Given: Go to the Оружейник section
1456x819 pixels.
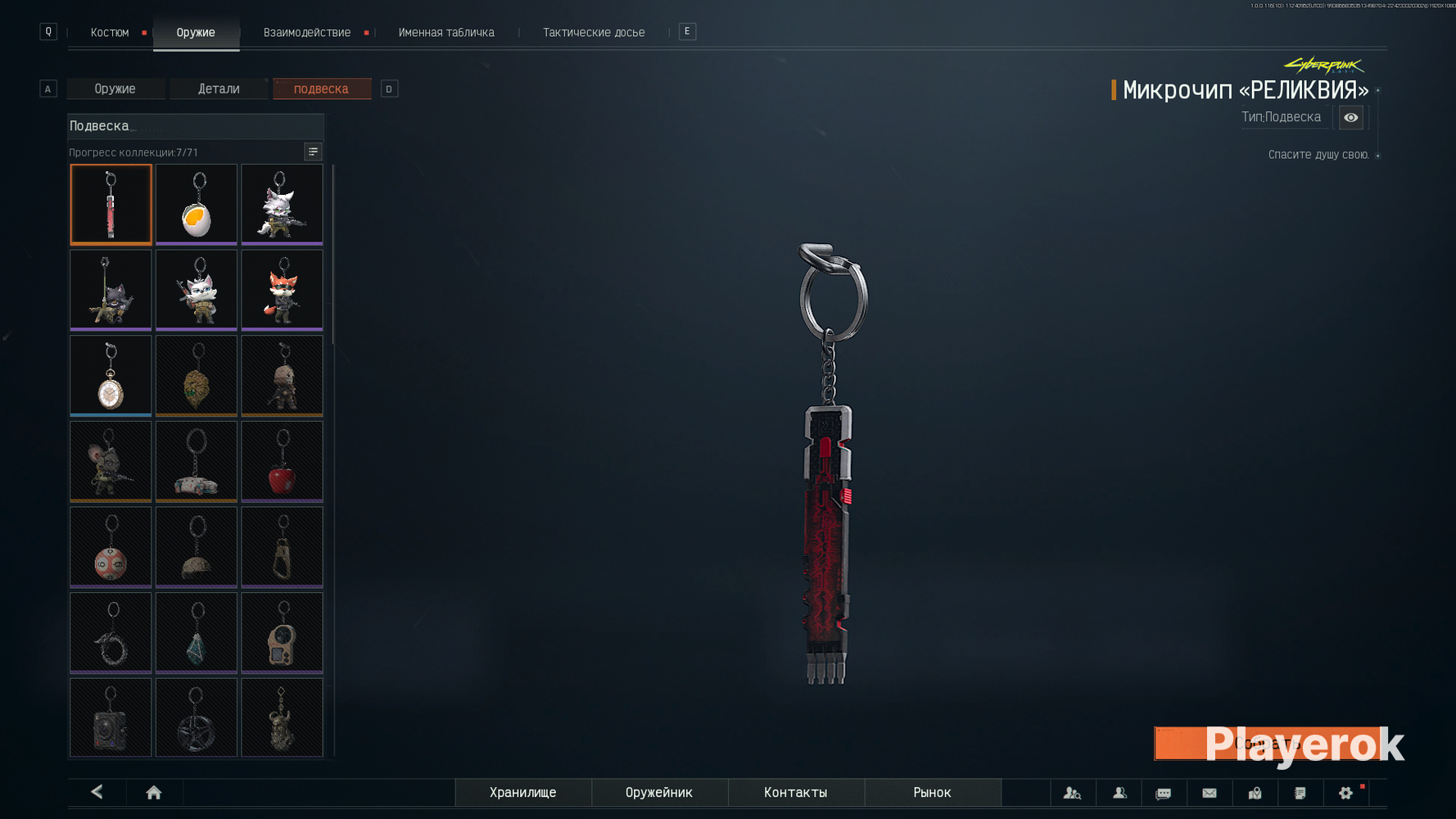Looking at the screenshot, I should tap(658, 792).
